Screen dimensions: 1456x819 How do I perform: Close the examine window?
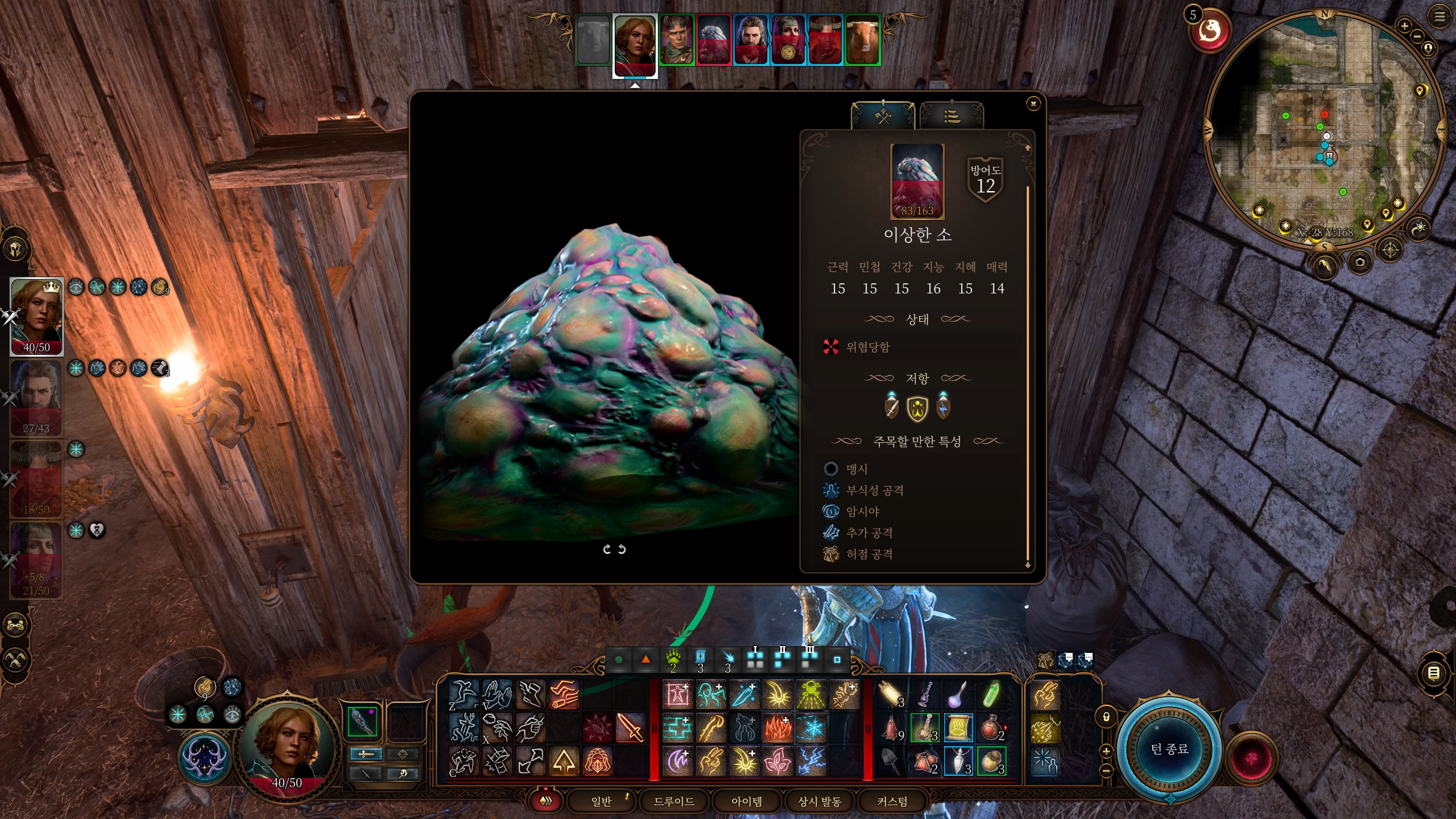pyautogui.click(x=1033, y=104)
